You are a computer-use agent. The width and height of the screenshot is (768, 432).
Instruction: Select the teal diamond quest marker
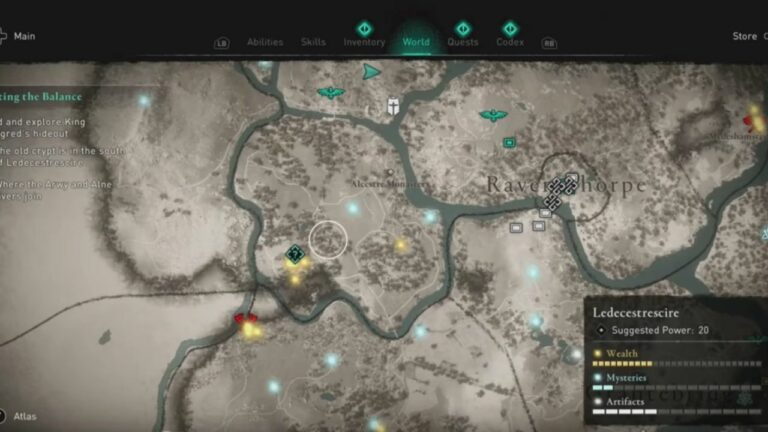click(294, 254)
